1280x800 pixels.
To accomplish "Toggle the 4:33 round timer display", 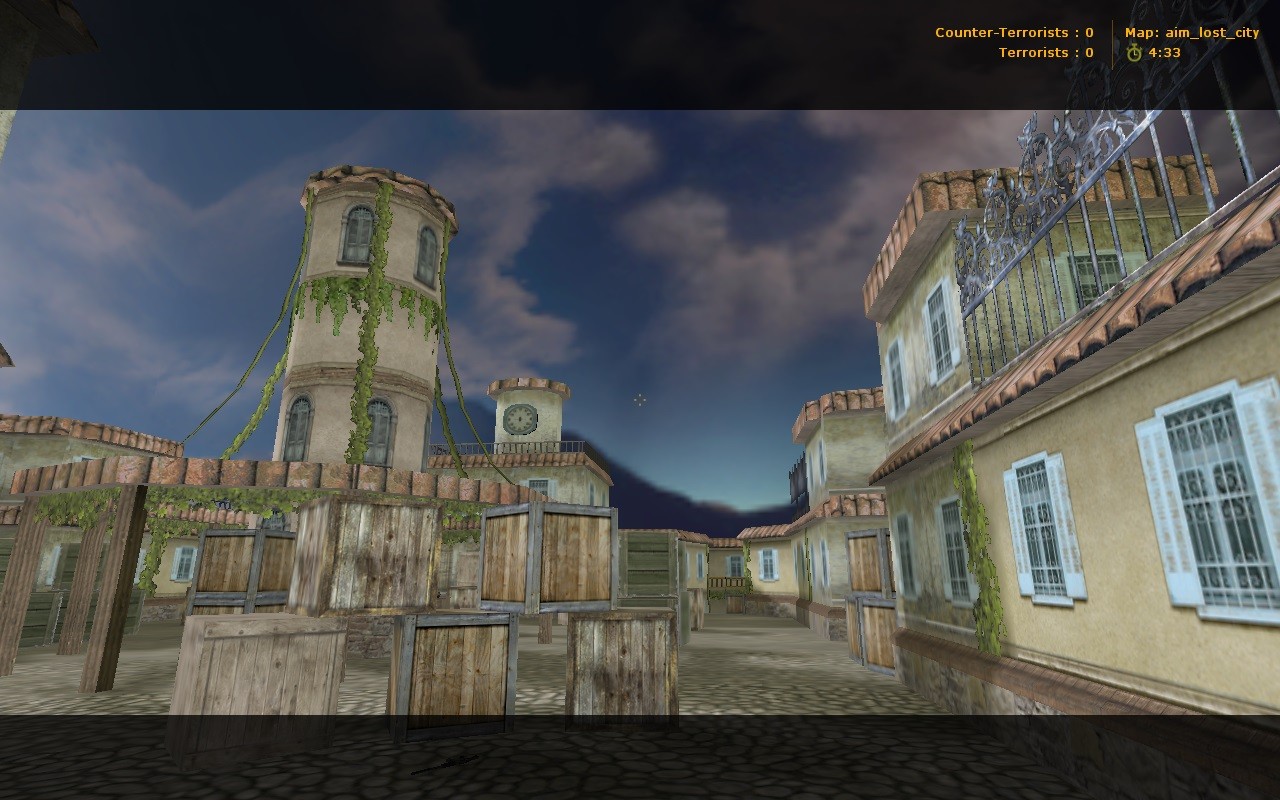I will [x=1163, y=51].
